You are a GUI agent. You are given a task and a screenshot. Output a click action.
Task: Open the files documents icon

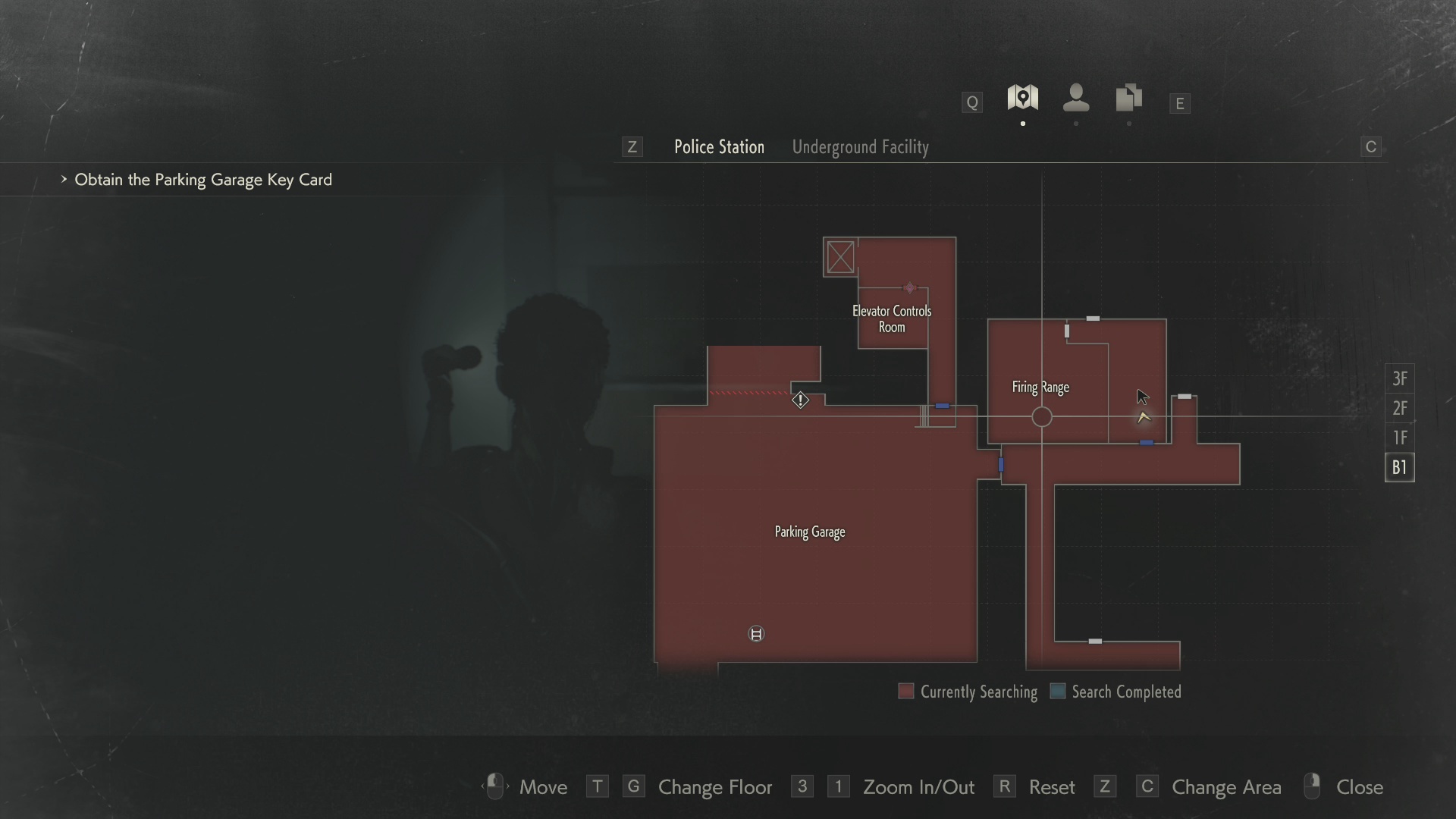tap(1128, 99)
